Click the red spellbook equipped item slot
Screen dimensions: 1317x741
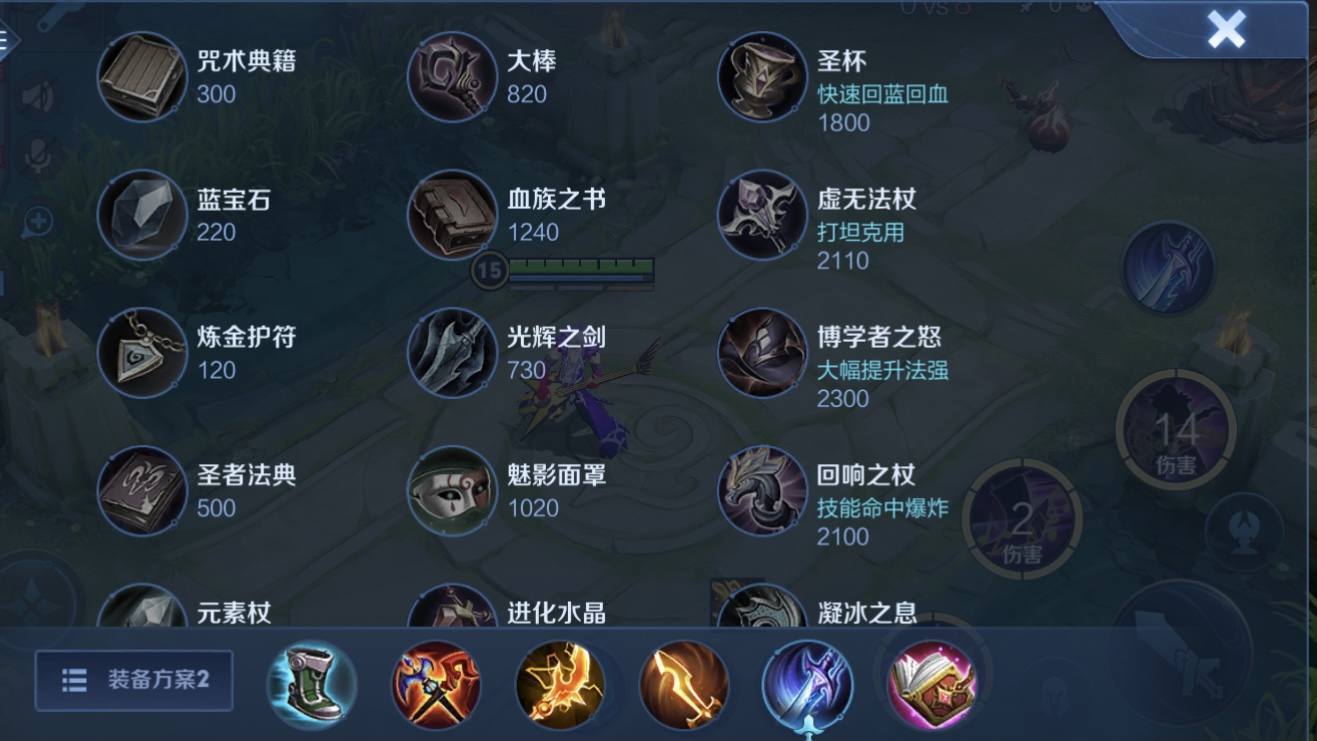click(932, 683)
